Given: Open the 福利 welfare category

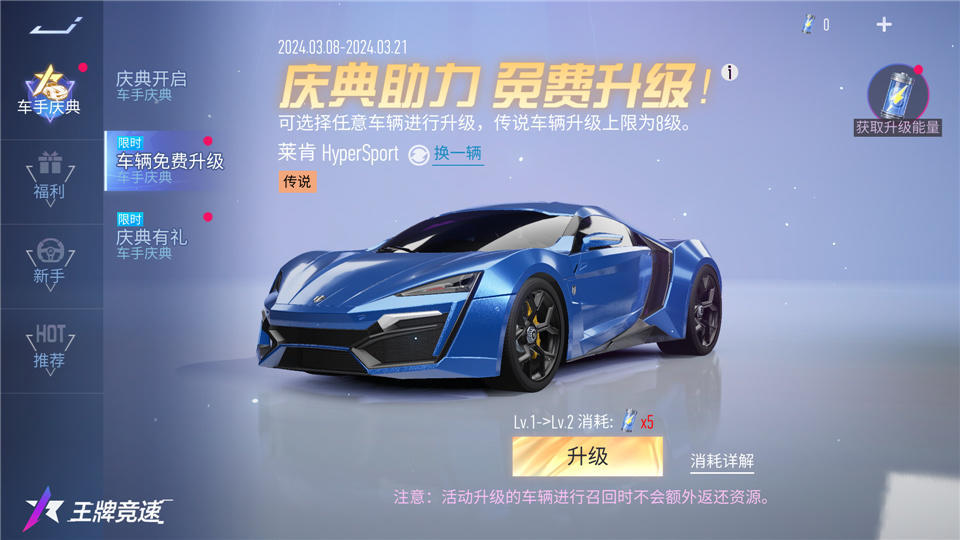Looking at the screenshot, I should click(49, 175).
